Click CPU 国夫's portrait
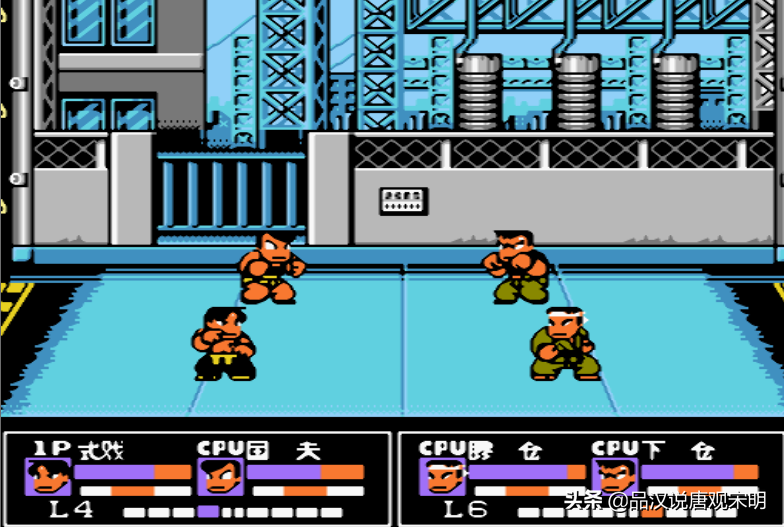This screenshot has width=784, height=527. click(221, 477)
